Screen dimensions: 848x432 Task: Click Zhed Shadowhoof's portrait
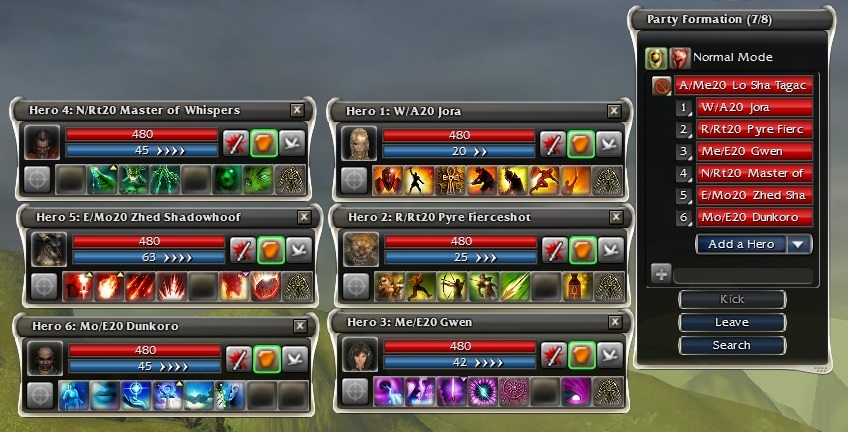(x=47, y=250)
